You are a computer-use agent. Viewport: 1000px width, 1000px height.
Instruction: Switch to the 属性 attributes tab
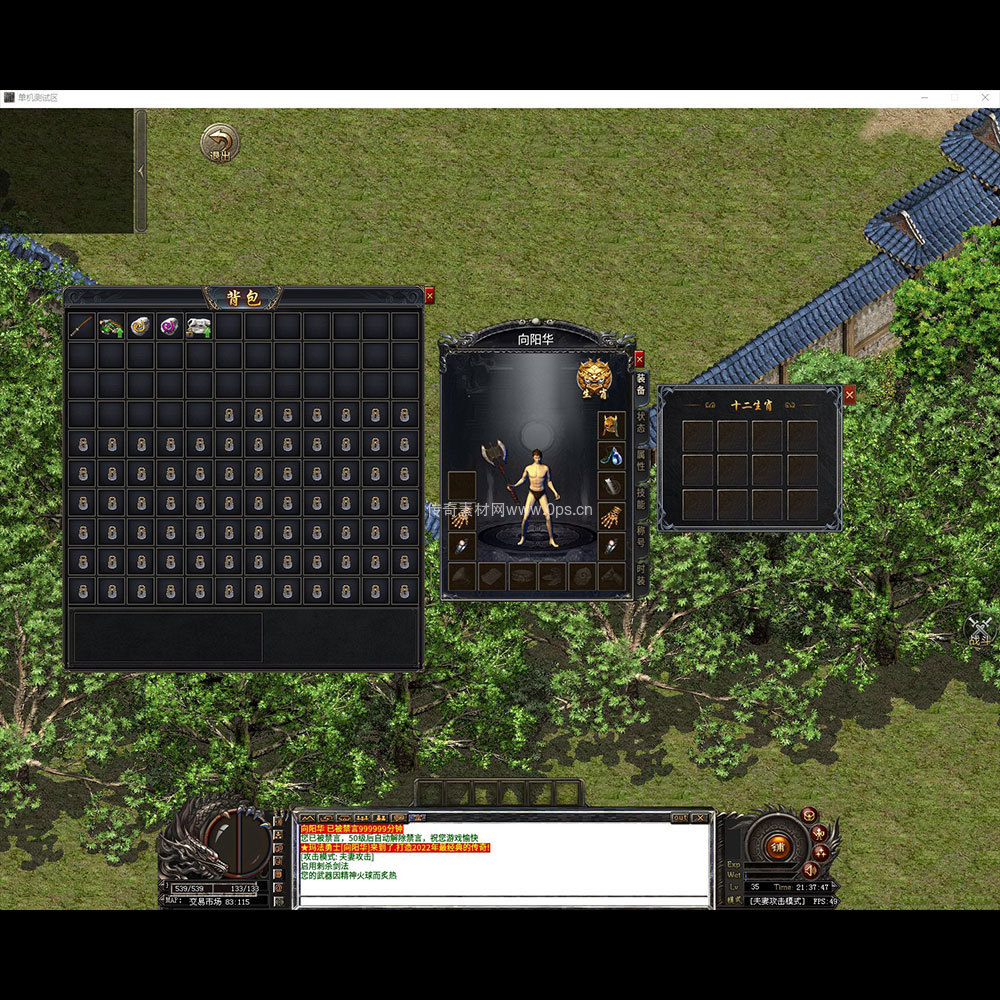click(641, 461)
